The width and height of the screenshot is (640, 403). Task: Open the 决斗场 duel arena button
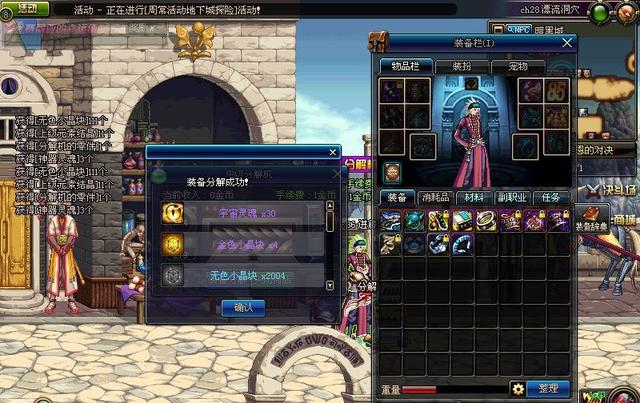tap(612, 187)
